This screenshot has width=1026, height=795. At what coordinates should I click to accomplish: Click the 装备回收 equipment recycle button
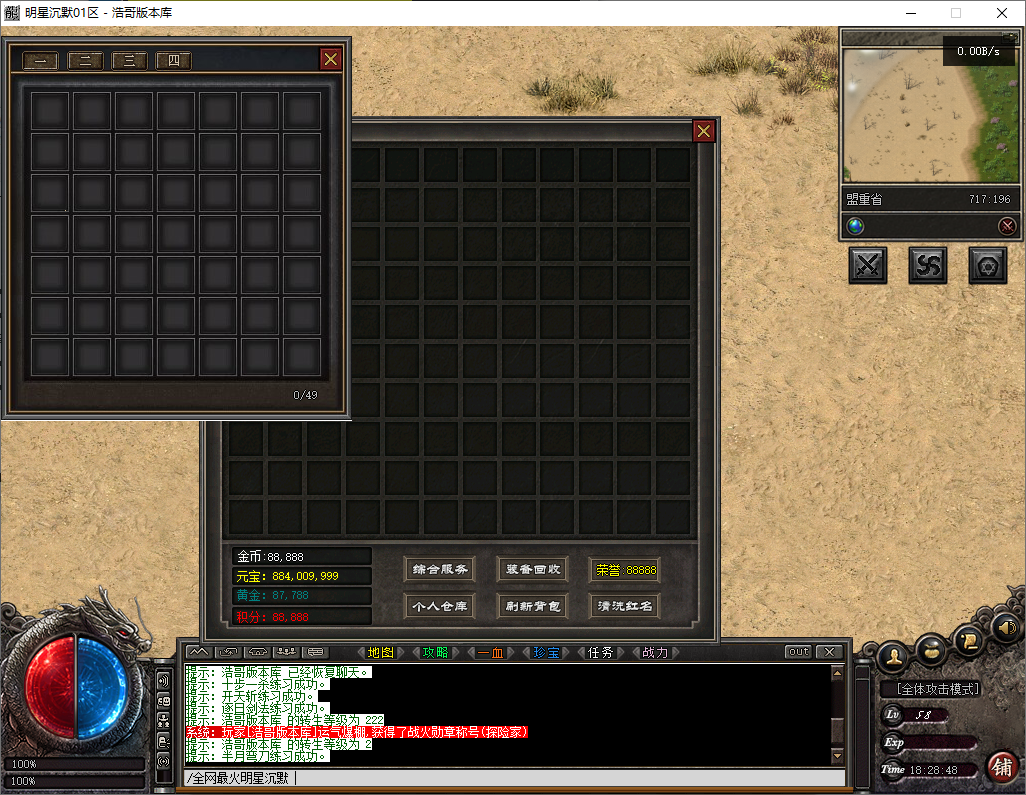tap(532, 570)
